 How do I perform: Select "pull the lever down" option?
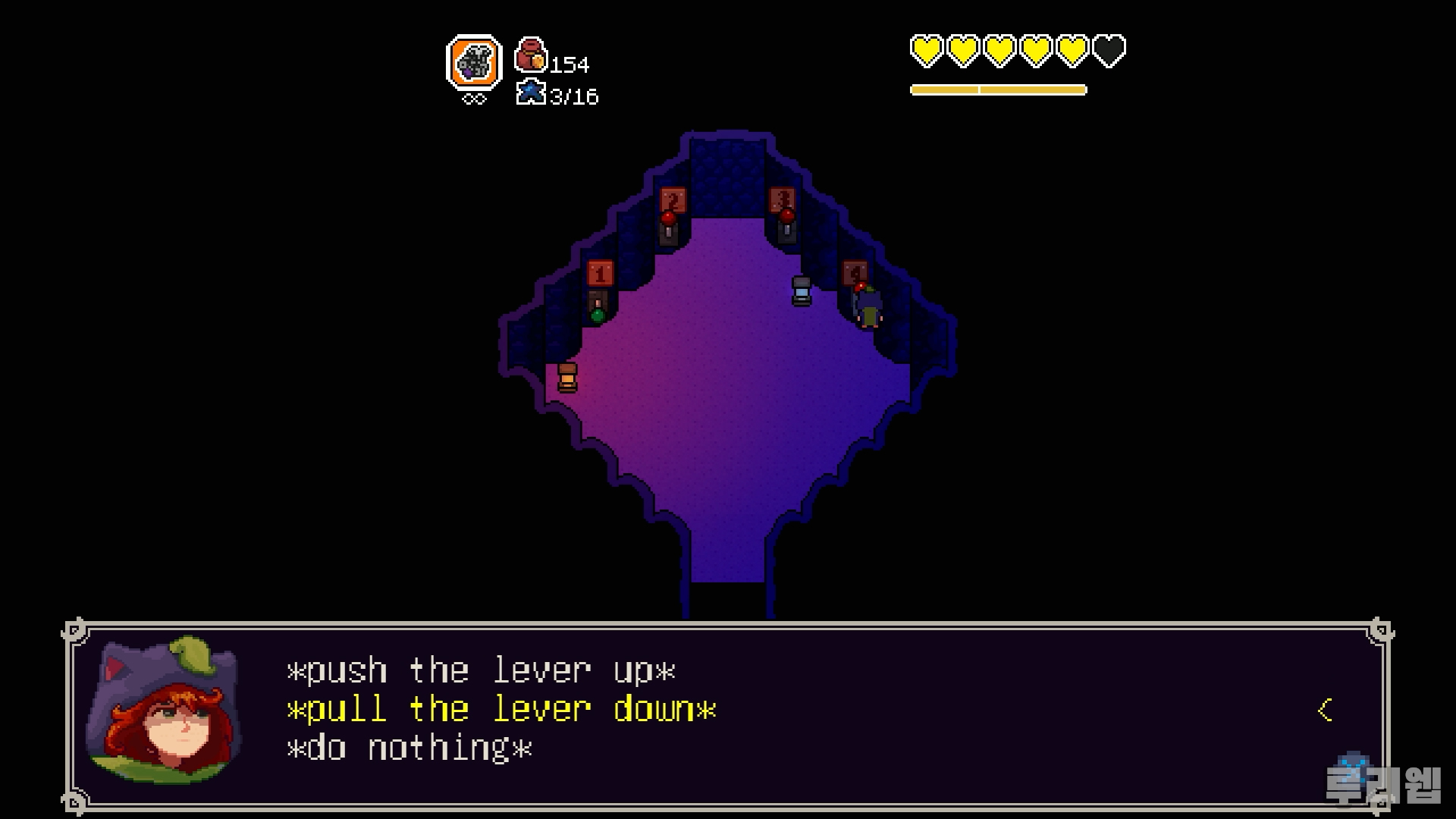501,710
